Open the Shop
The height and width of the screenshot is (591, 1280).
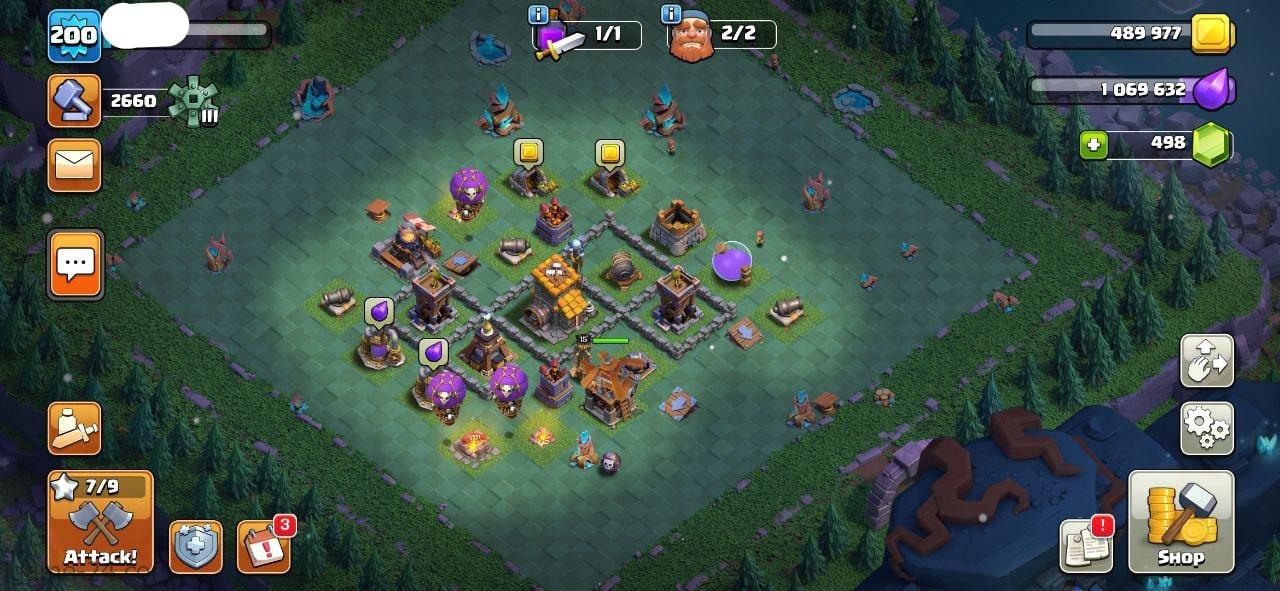(x=1181, y=522)
